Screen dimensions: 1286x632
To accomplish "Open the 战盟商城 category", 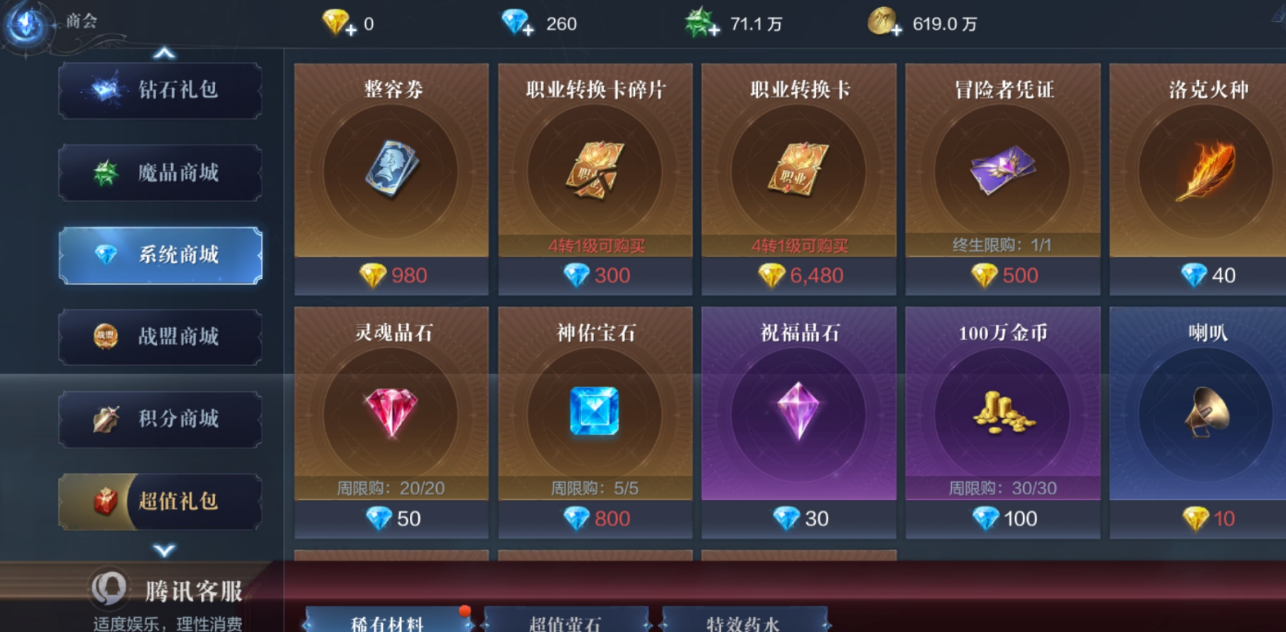I will pos(160,337).
